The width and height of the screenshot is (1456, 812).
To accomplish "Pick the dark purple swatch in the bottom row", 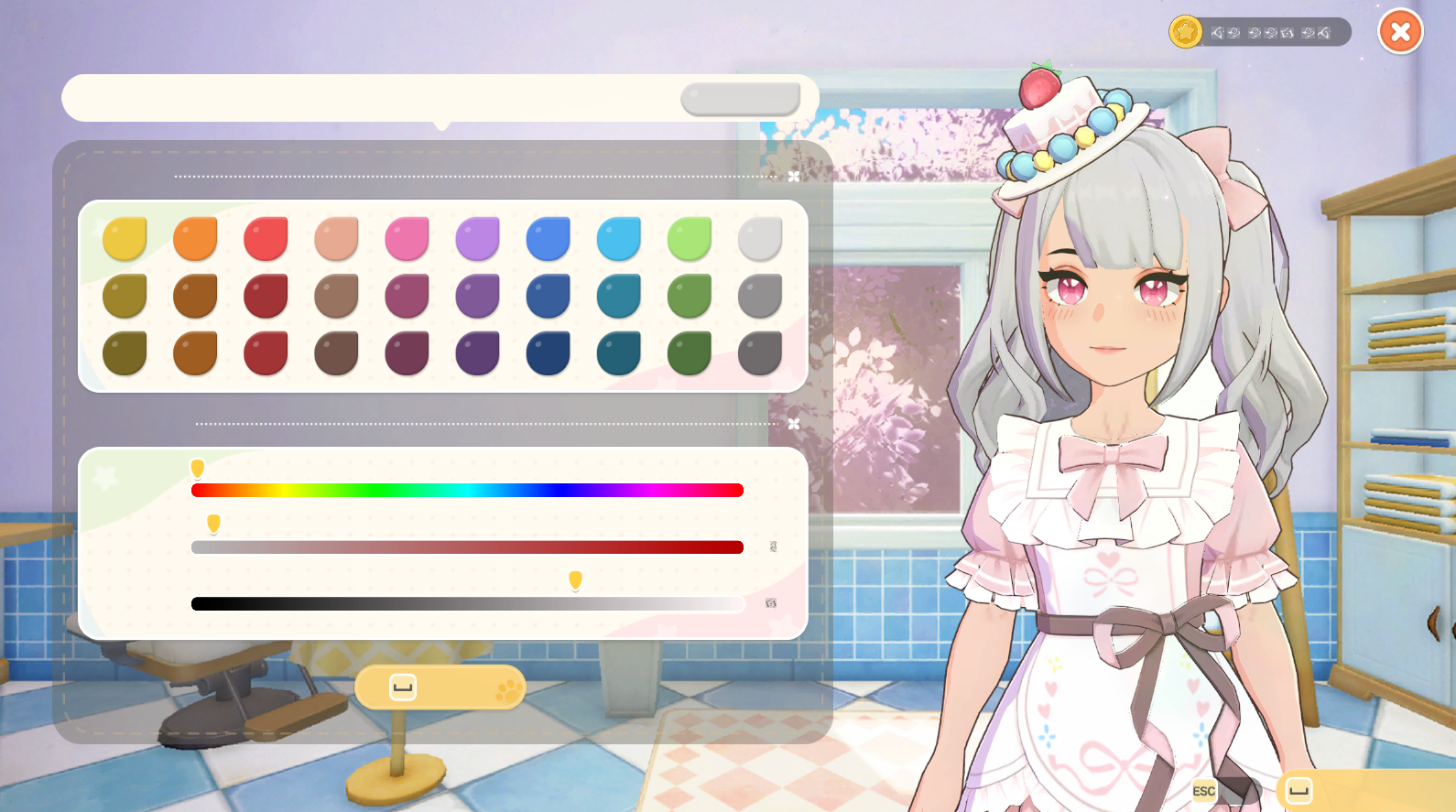I will 477,353.
